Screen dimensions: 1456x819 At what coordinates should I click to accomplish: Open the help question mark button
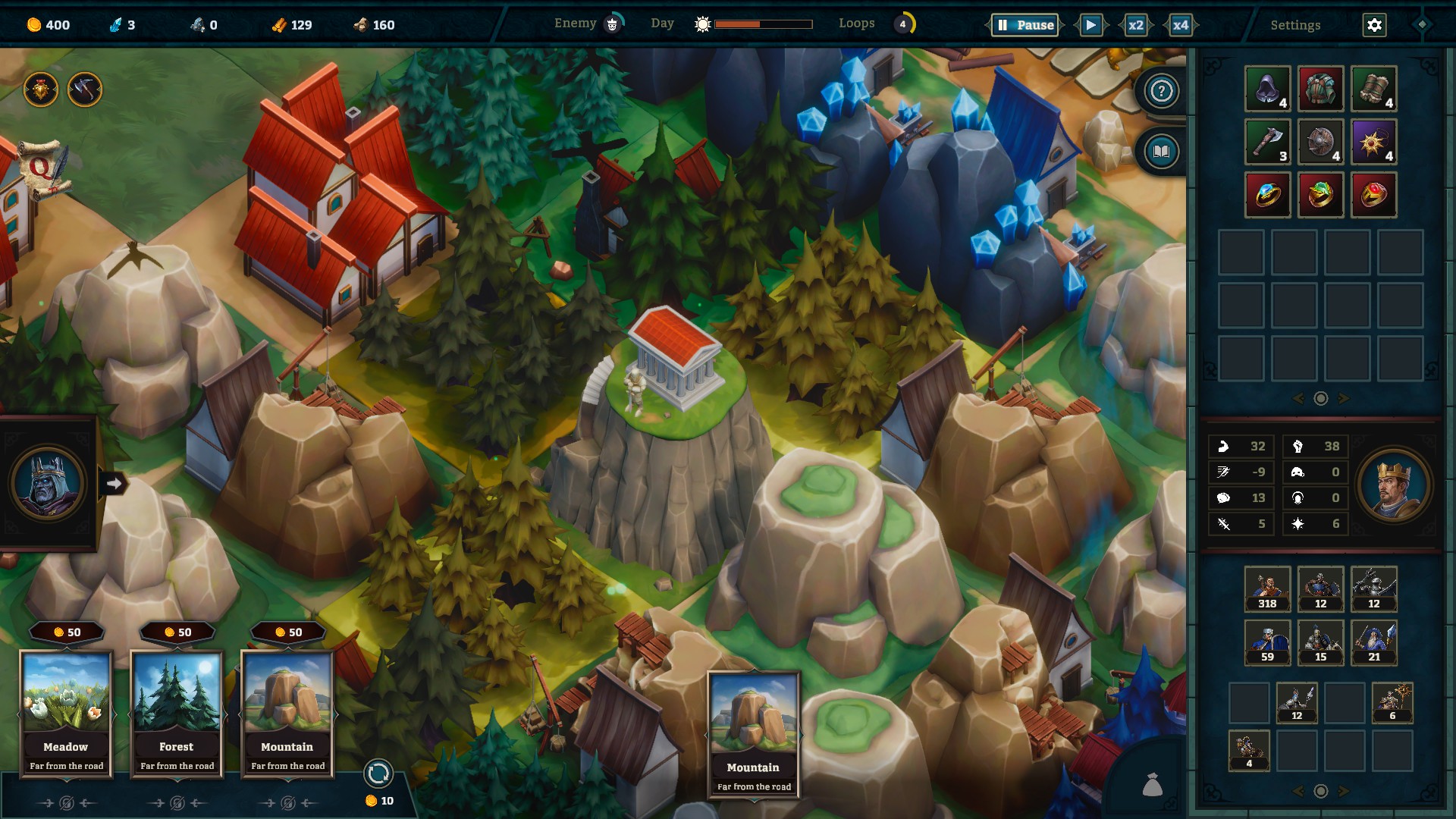pyautogui.click(x=1161, y=91)
